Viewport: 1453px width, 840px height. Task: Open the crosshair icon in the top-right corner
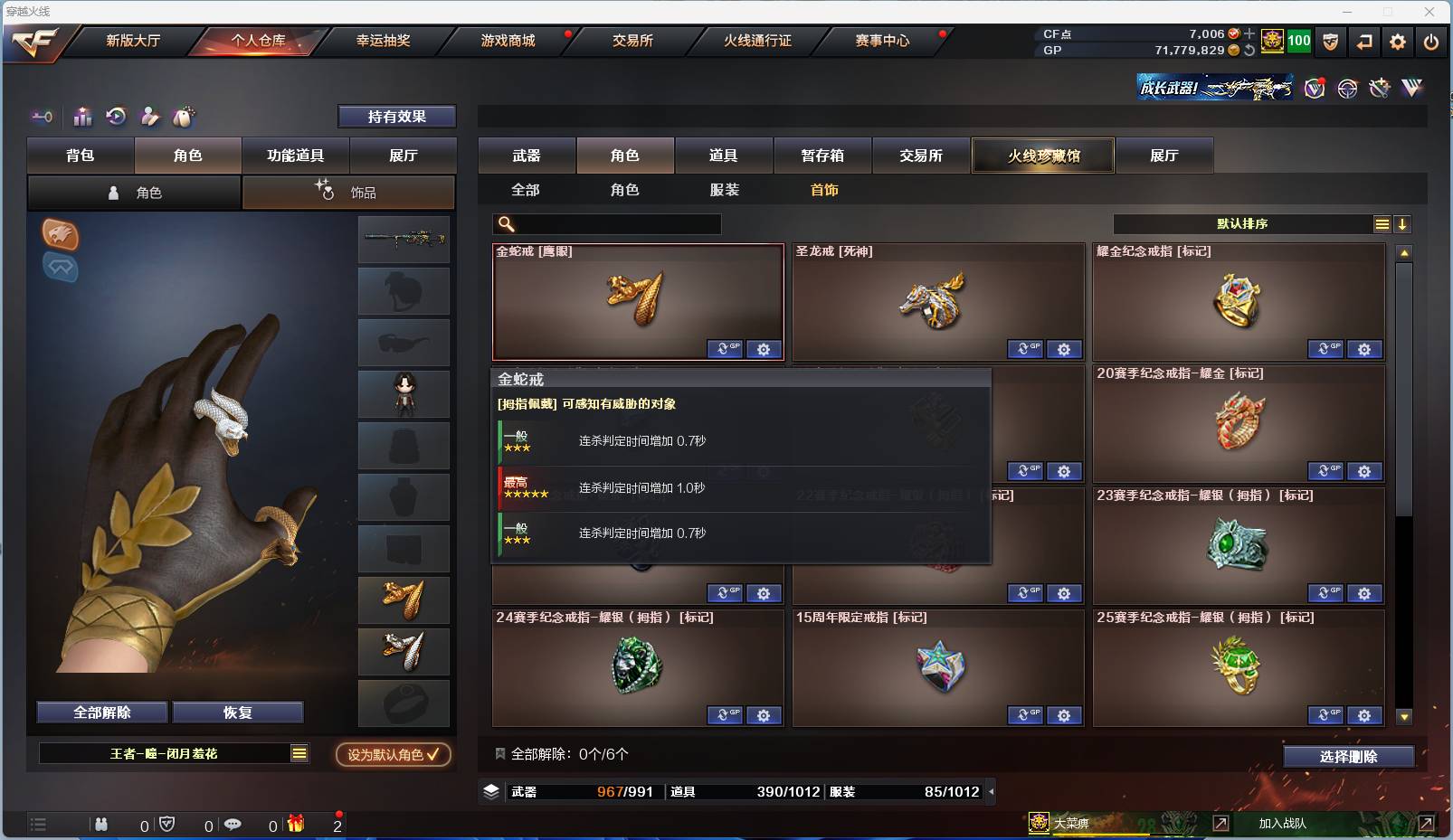click(x=1347, y=89)
